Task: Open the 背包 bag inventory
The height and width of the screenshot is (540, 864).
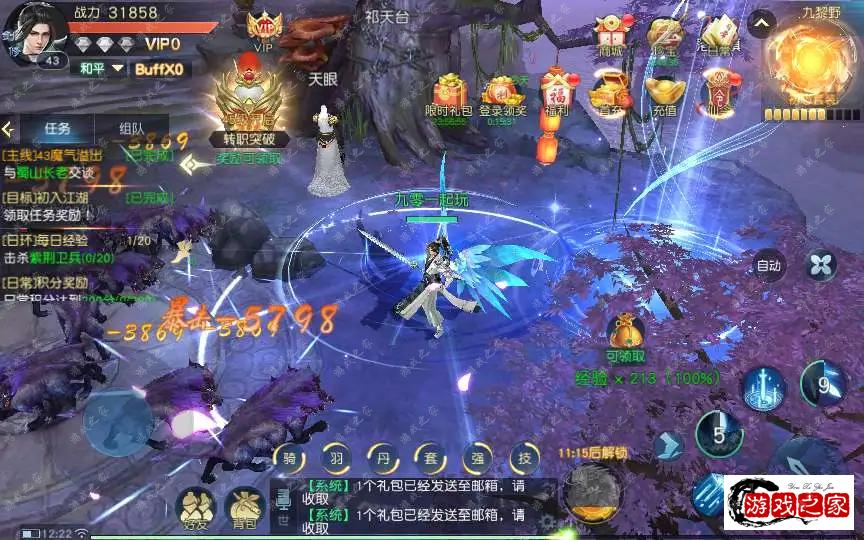Action: 243,508
